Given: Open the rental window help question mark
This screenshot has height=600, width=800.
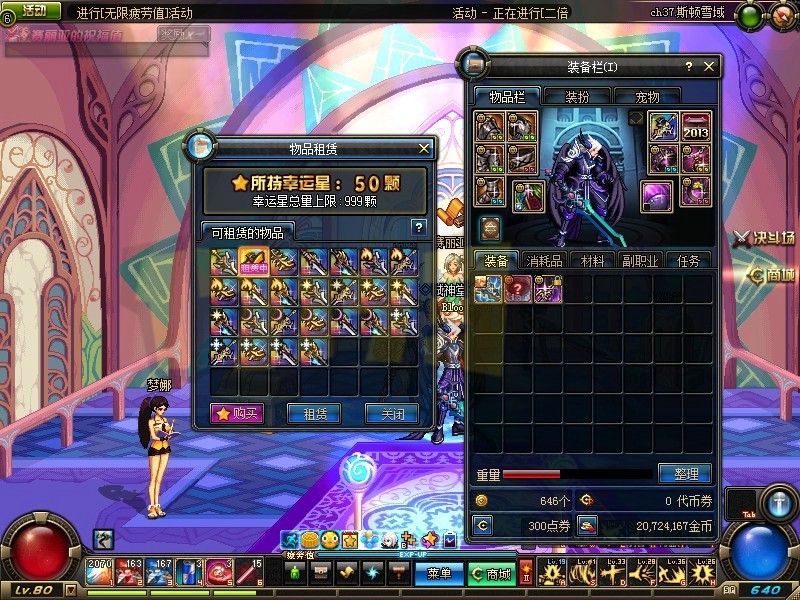Looking at the screenshot, I should point(419,227).
